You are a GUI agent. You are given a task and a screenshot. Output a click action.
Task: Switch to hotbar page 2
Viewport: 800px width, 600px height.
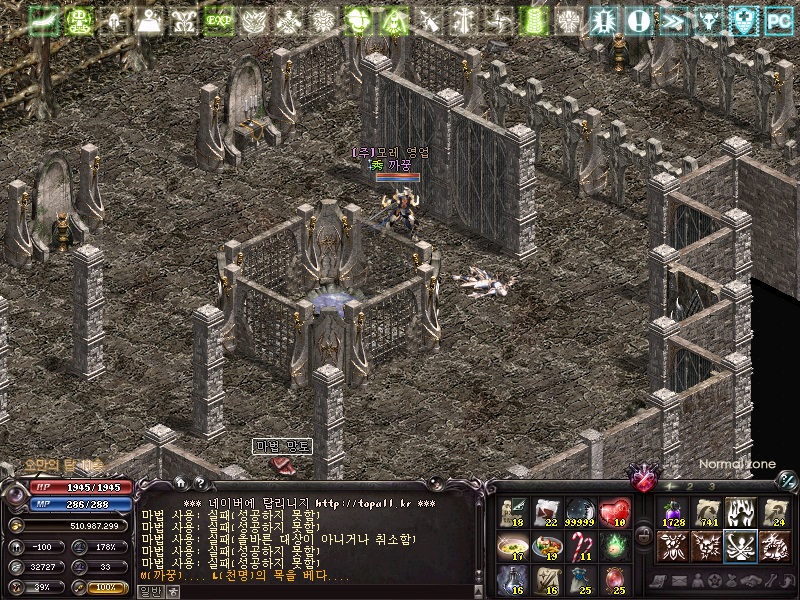coord(690,486)
